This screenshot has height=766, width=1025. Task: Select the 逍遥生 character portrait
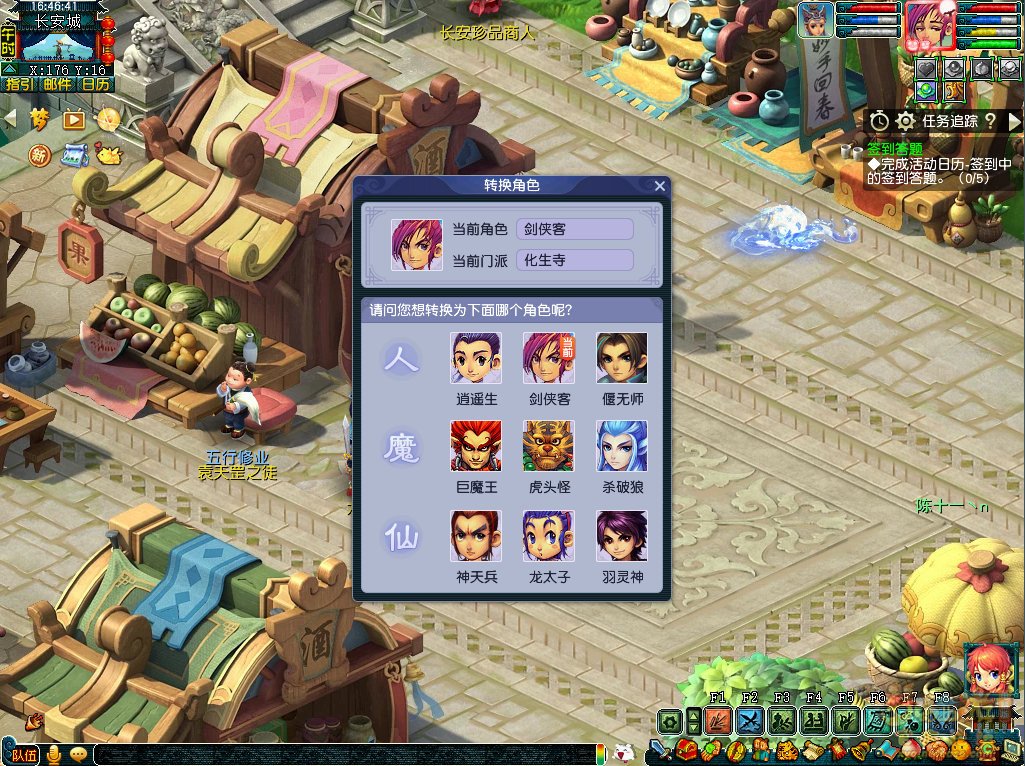click(x=476, y=358)
